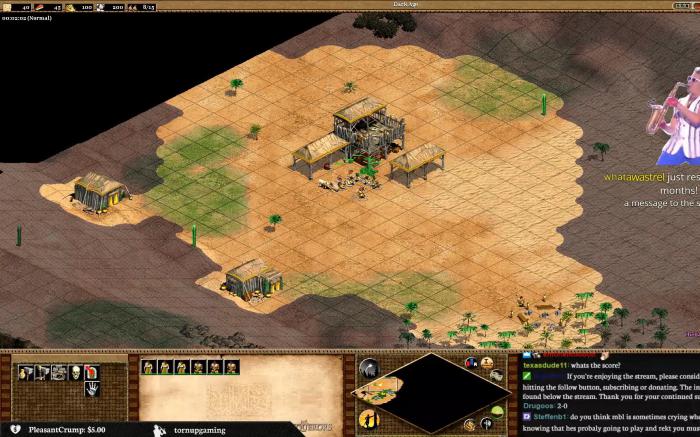Select the skull delete unit command
Screen dimensions: 700x437
click(74, 372)
